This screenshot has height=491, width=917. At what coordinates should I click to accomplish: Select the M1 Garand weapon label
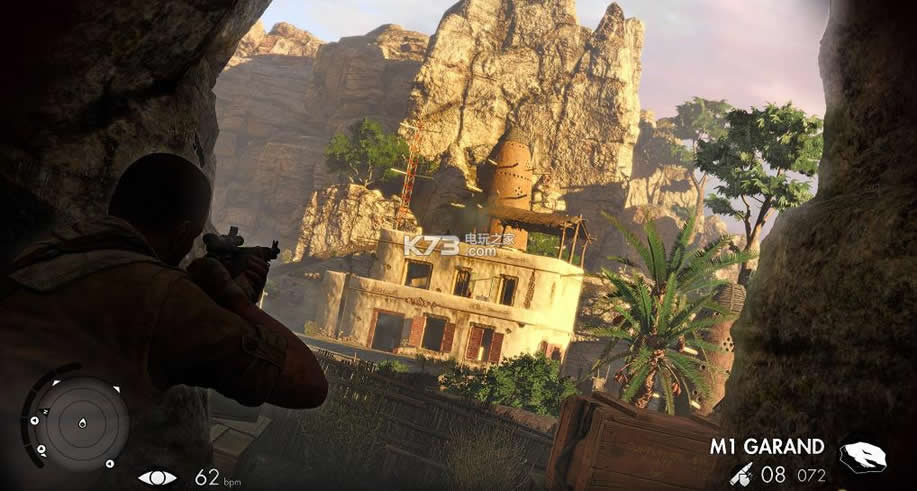click(767, 446)
